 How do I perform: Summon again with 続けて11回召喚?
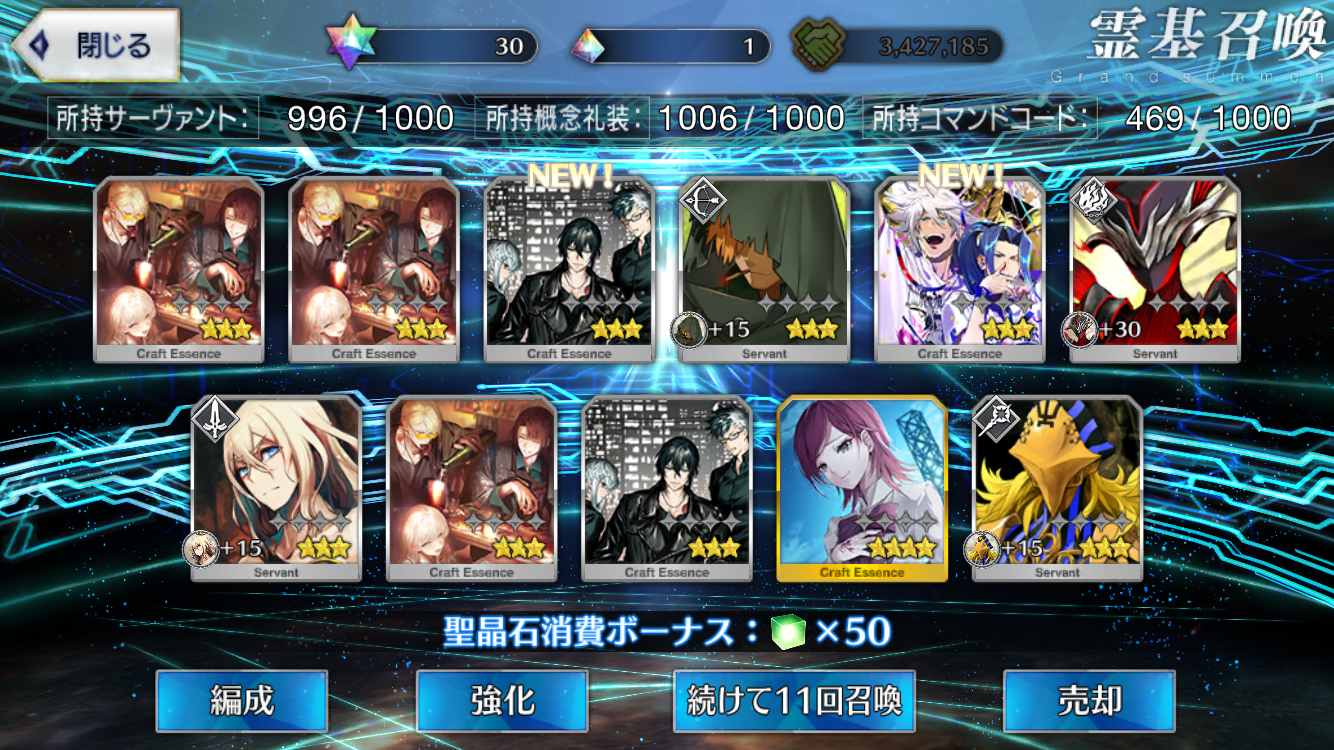tap(795, 701)
